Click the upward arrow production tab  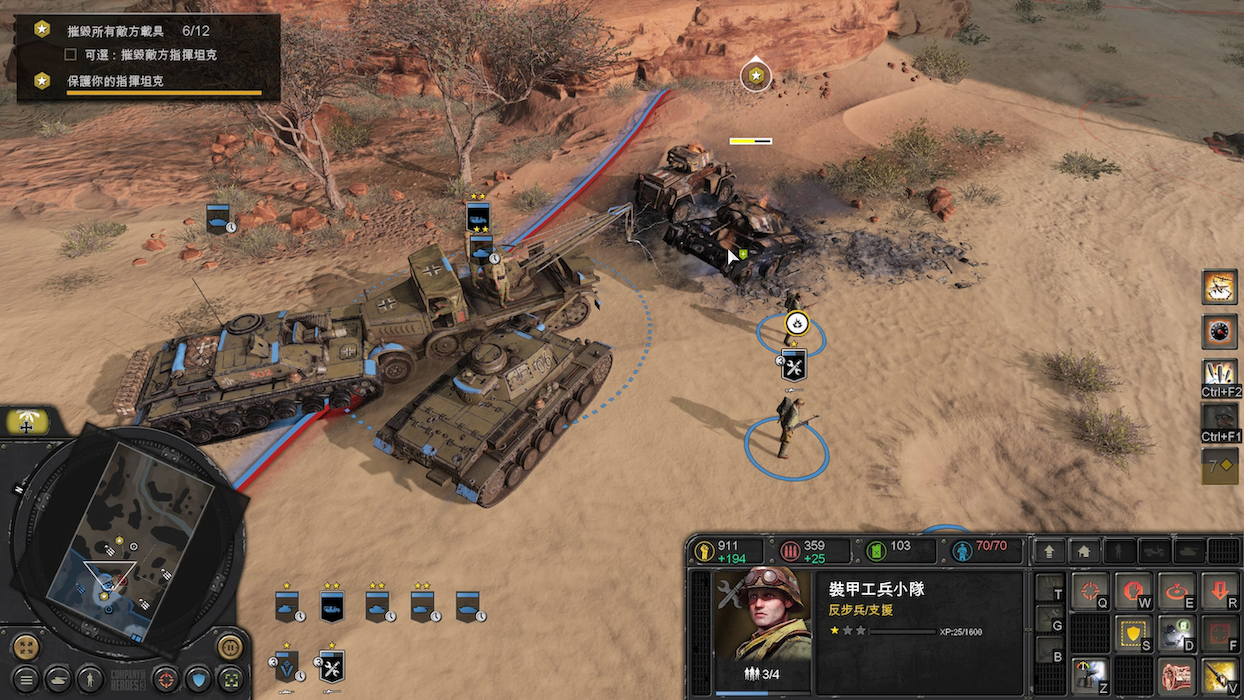(x=1049, y=550)
